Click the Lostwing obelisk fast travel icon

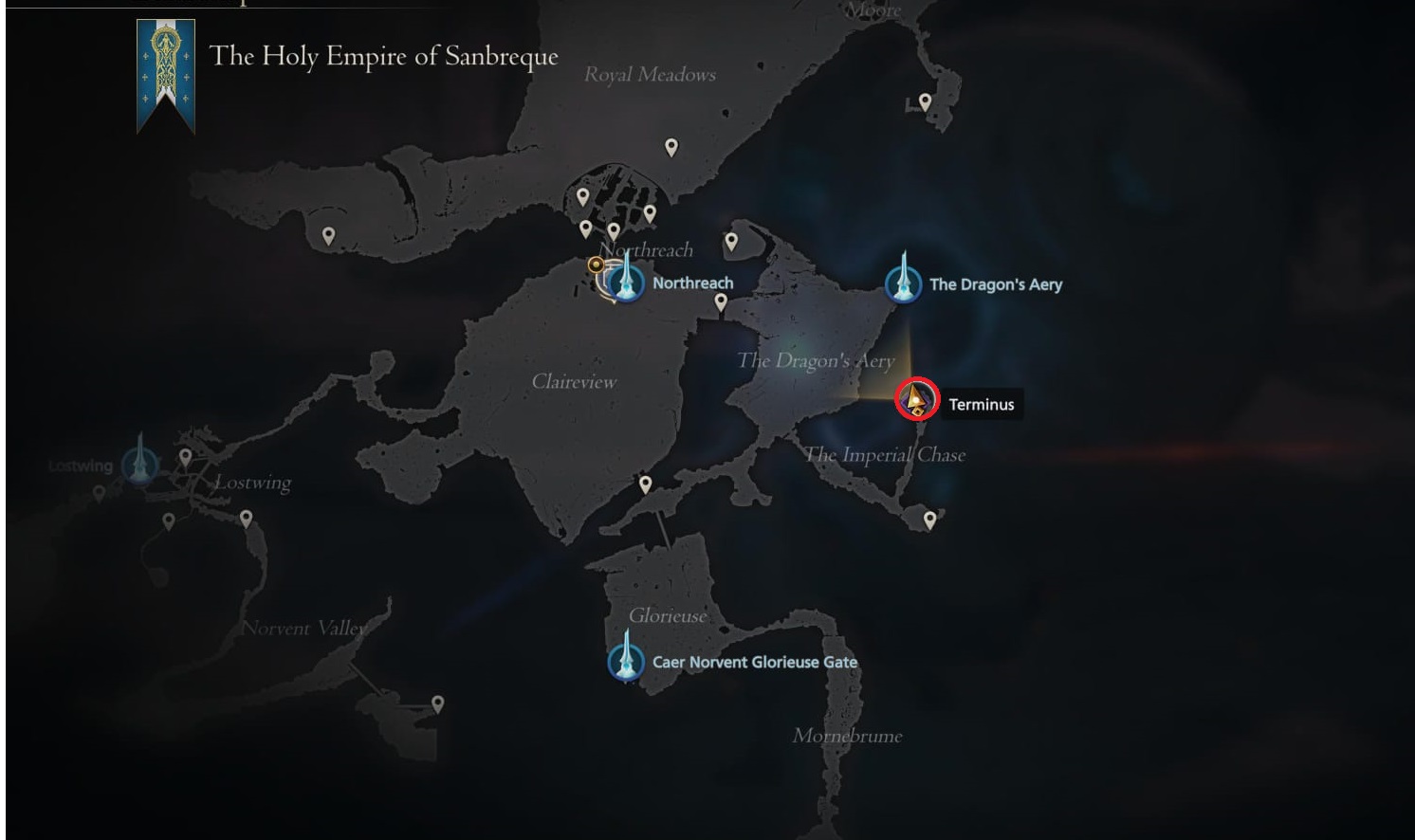140,463
